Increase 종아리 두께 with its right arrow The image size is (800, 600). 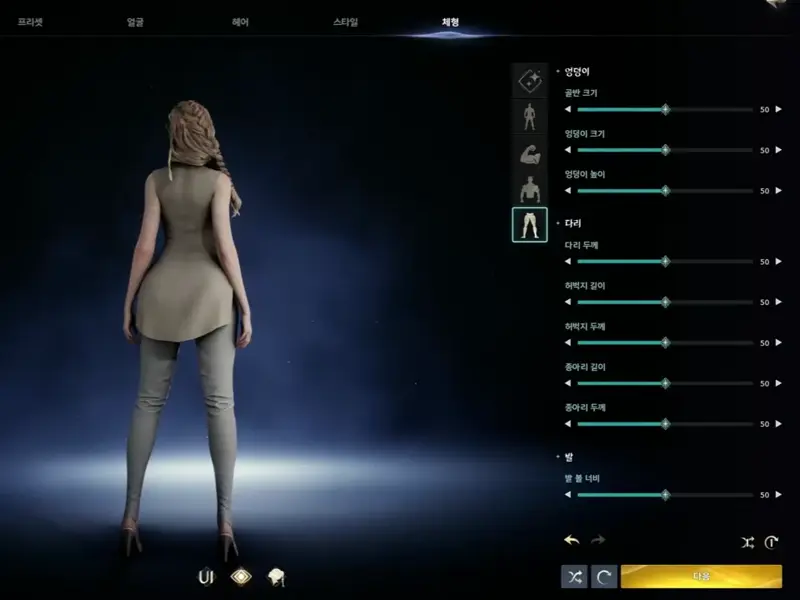(x=779, y=424)
